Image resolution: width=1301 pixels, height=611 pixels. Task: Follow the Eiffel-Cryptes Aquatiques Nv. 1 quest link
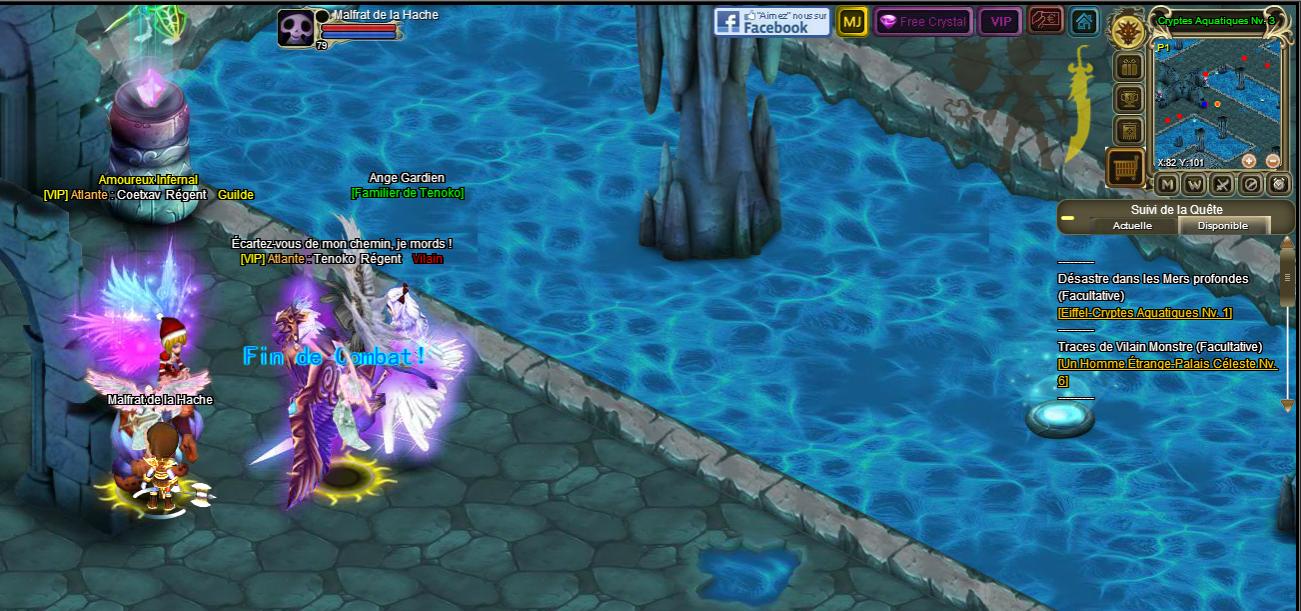[1144, 313]
